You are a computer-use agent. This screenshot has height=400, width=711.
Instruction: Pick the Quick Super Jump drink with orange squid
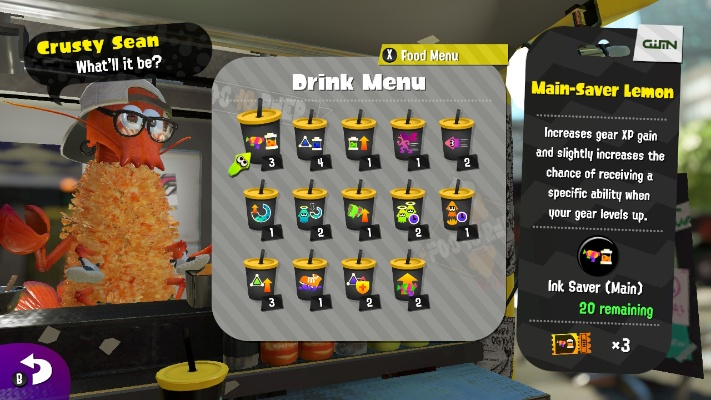(456, 208)
